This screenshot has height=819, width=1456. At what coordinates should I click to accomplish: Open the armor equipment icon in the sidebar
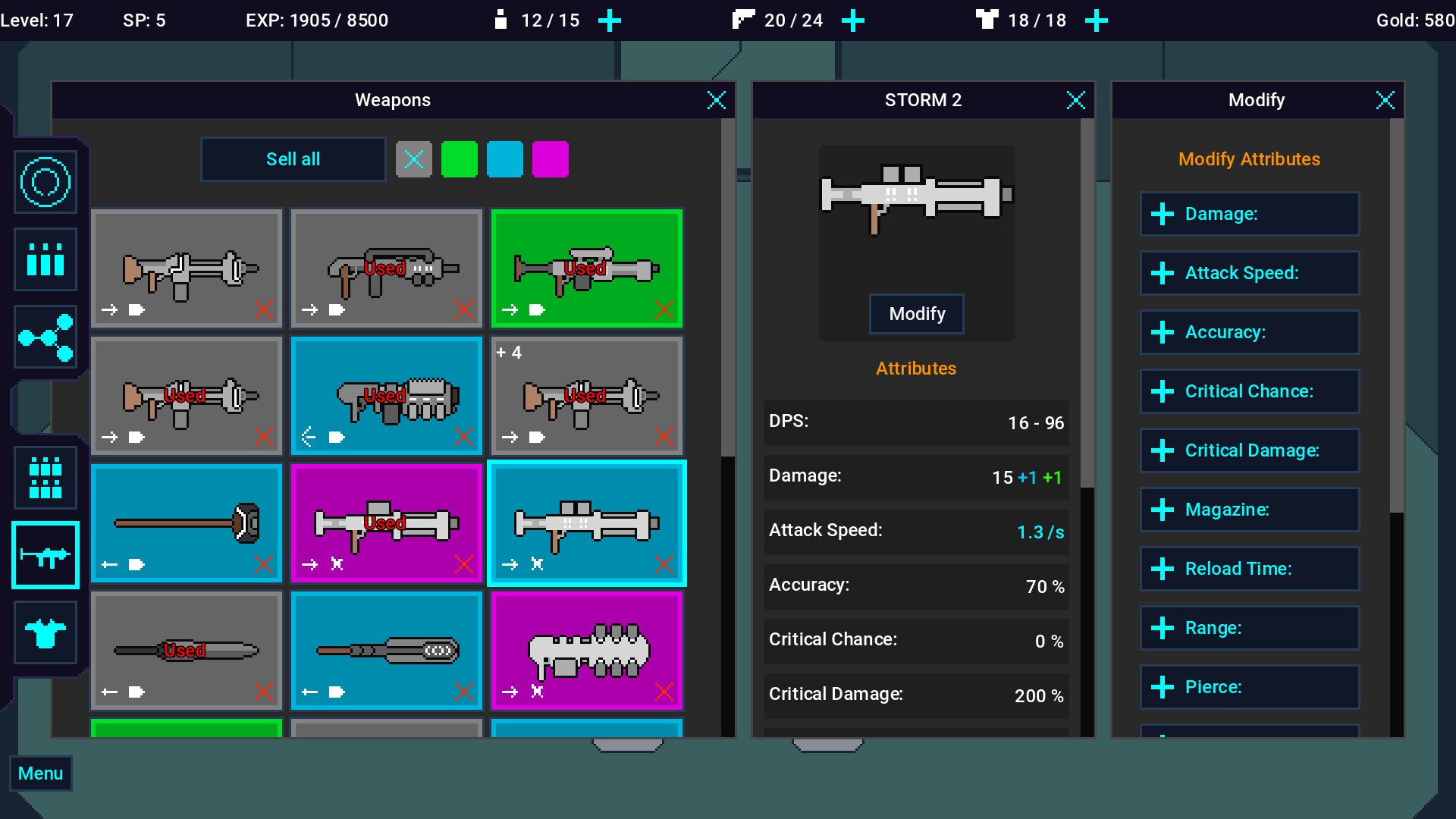[x=45, y=632]
